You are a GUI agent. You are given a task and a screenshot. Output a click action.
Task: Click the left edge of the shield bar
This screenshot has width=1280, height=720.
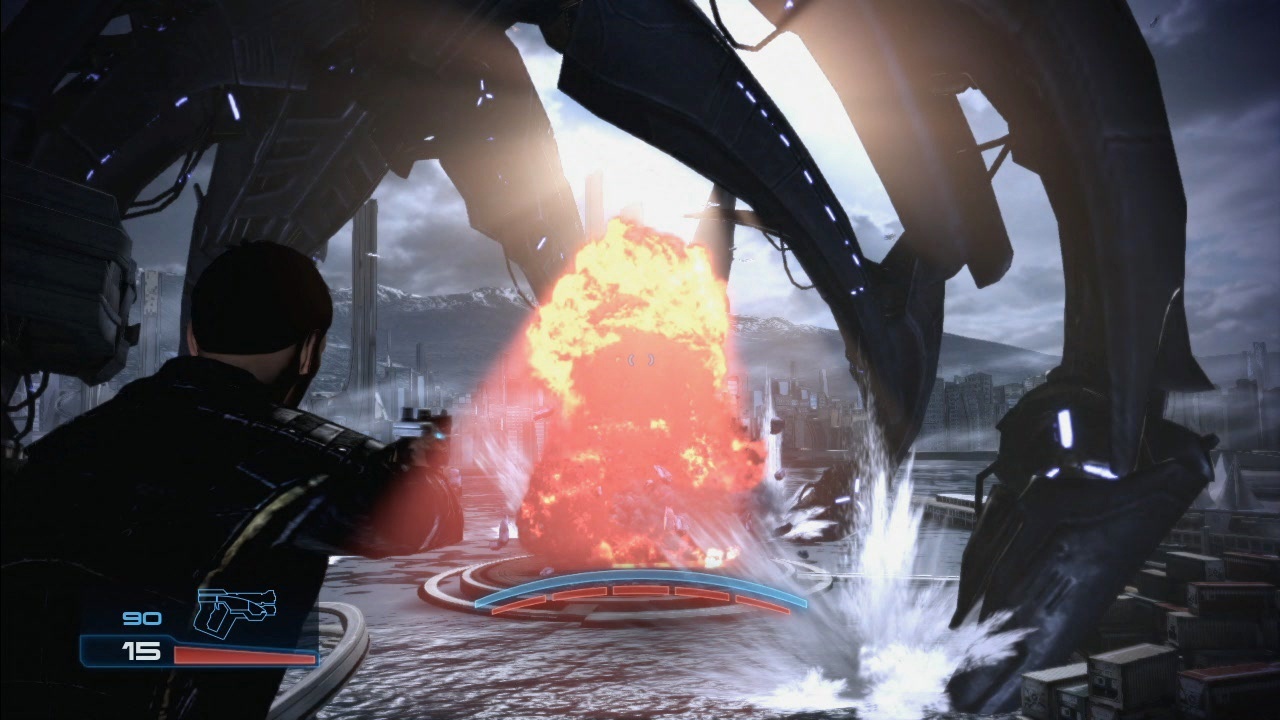(x=478, y=602)
